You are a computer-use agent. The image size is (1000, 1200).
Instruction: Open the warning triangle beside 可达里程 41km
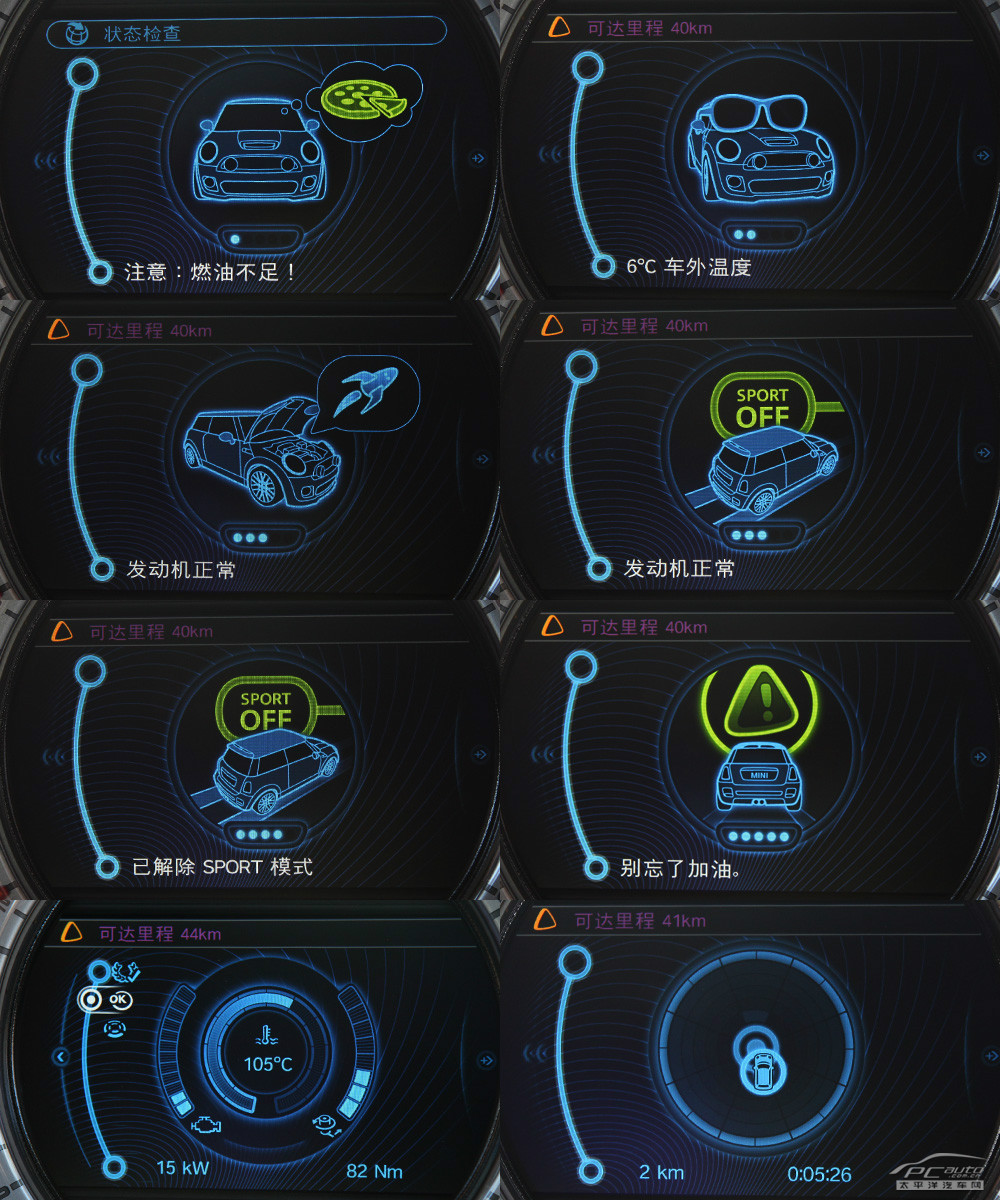coord(546,920)
